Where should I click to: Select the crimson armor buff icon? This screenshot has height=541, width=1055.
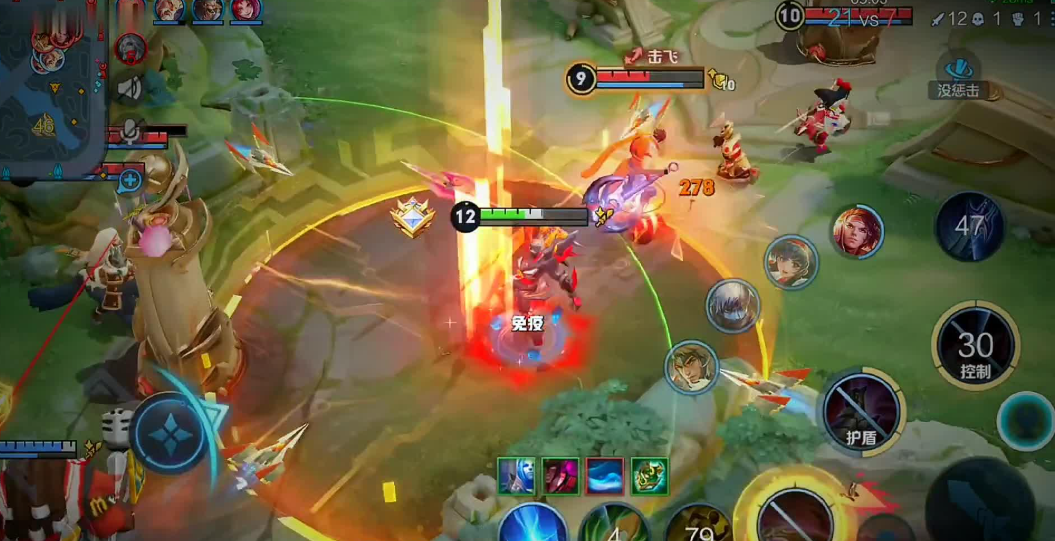pos(561,476)
